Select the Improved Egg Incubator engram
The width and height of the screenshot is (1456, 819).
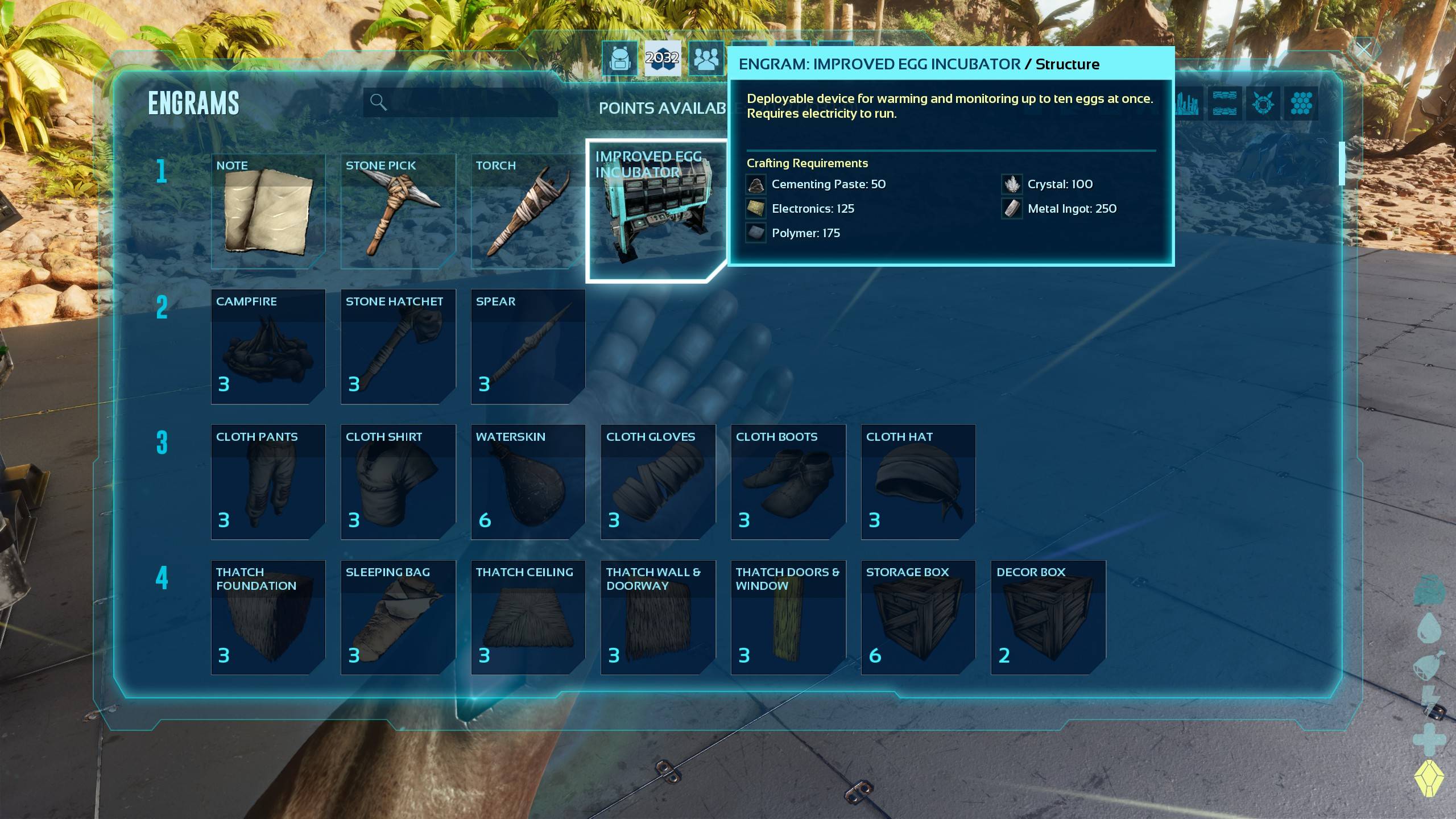coord(658,210)
